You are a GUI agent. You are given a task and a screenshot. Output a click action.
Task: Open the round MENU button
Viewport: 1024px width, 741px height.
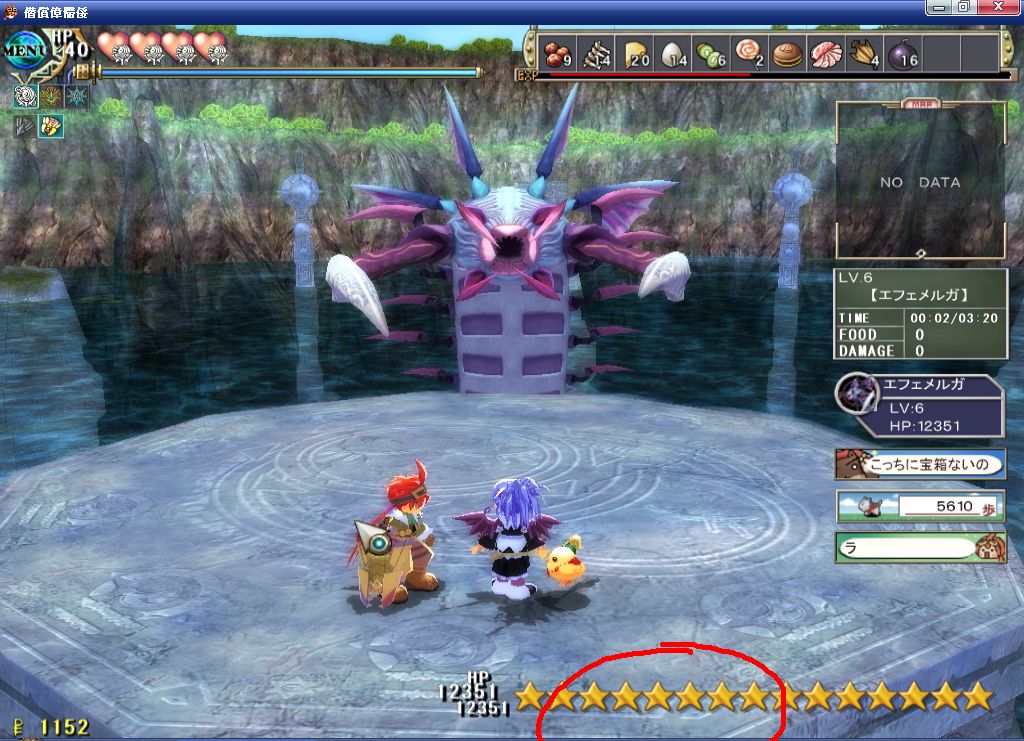[26, 50]
